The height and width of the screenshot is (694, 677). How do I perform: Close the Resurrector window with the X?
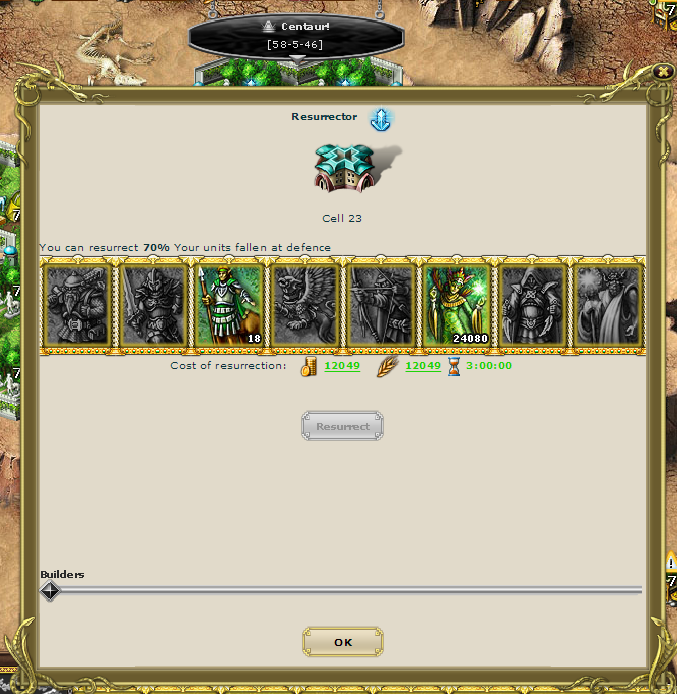point(662,71)
